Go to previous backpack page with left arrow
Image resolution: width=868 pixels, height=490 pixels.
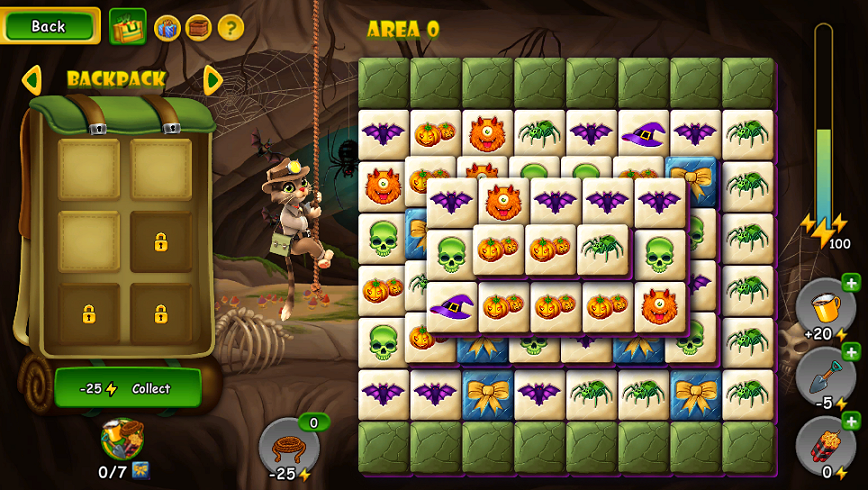click(31, 79)
